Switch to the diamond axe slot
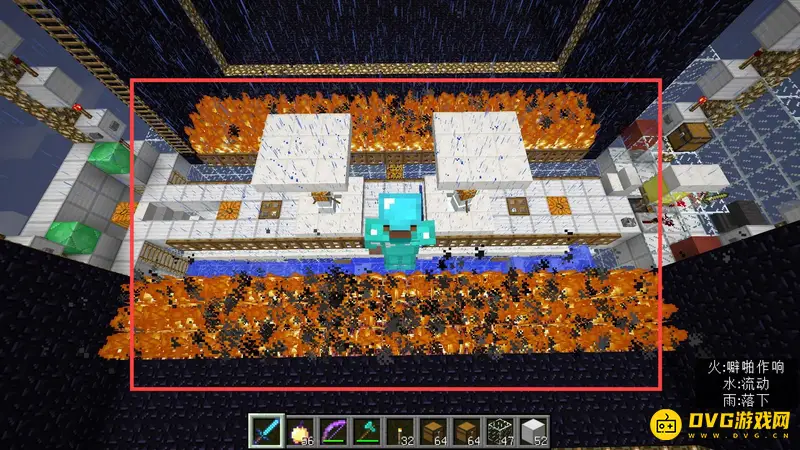This screenshot has width=800, height=450. point(366,430)
